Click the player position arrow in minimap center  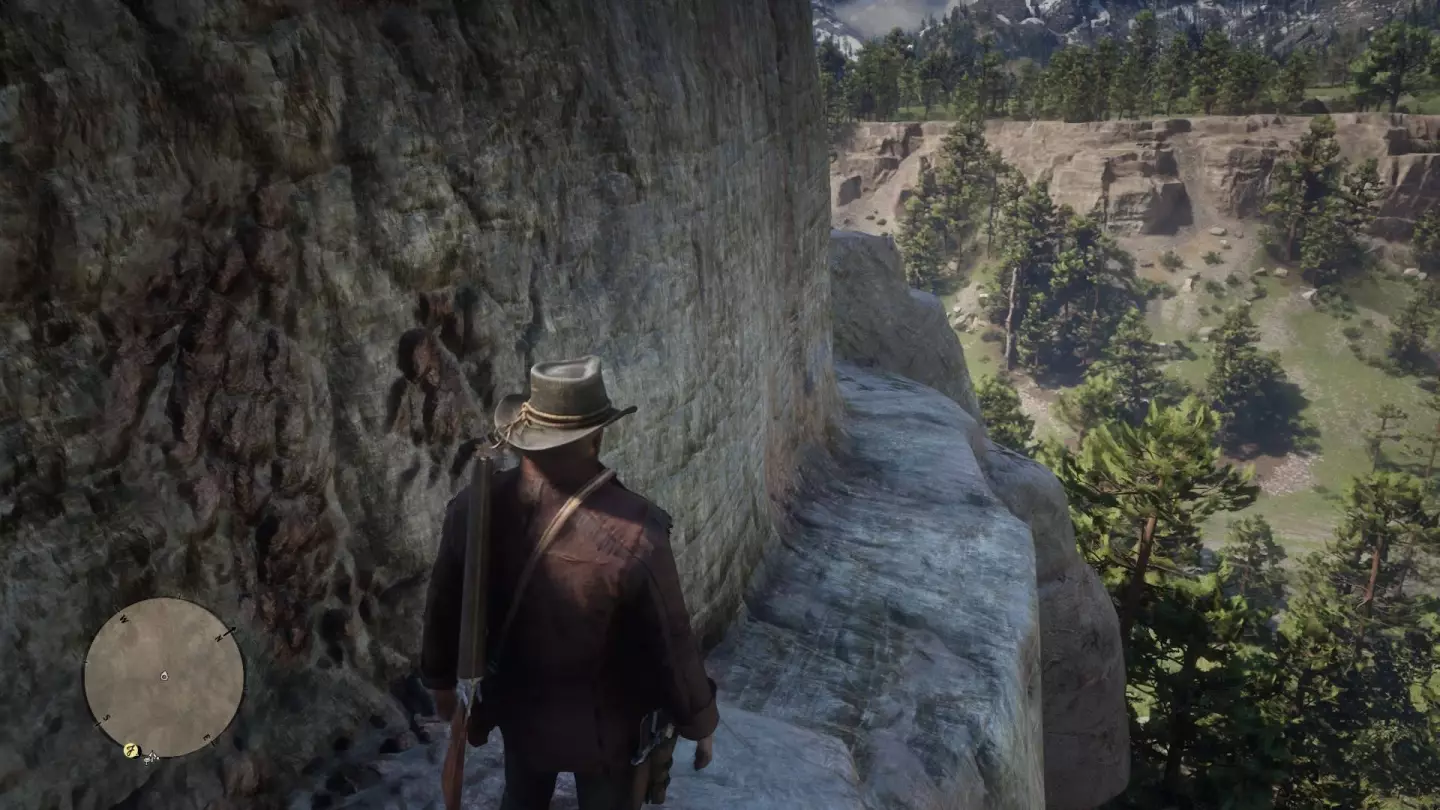coord(164,676)
